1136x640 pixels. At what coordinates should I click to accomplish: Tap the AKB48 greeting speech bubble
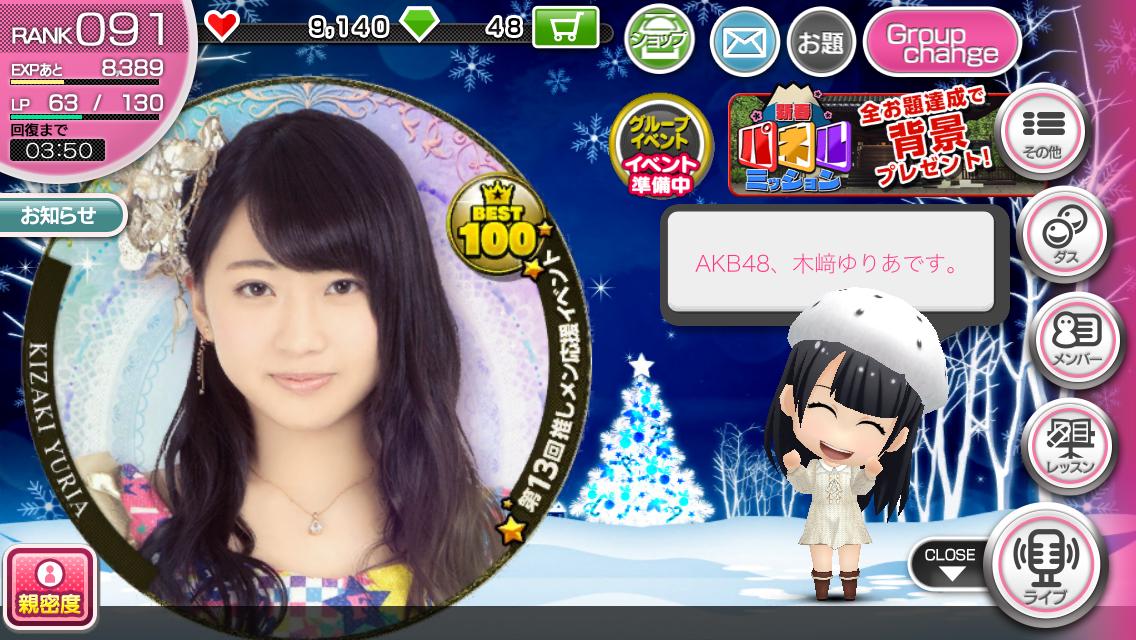[829, 267]
